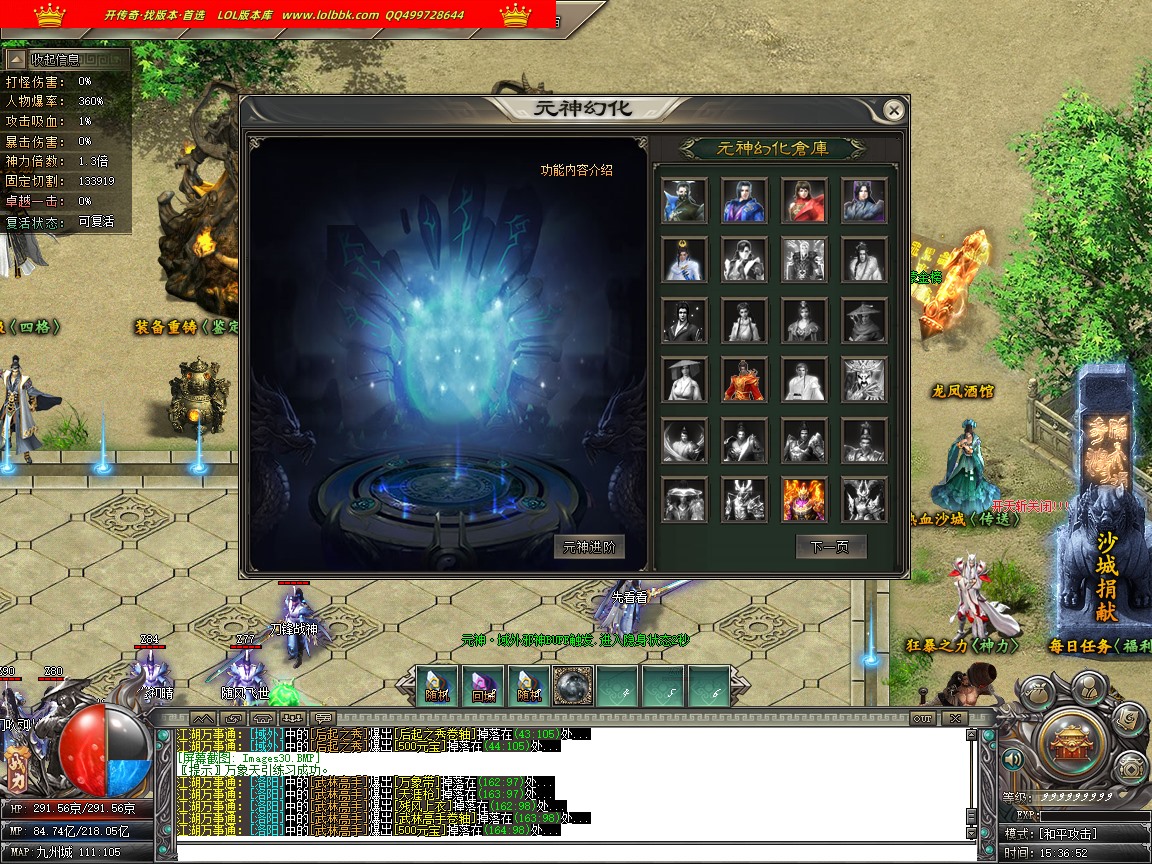This screenshot has width=1152, height=864.
Task: Choose the flaming golden demon avatar
Action: (x=804, y=500)
